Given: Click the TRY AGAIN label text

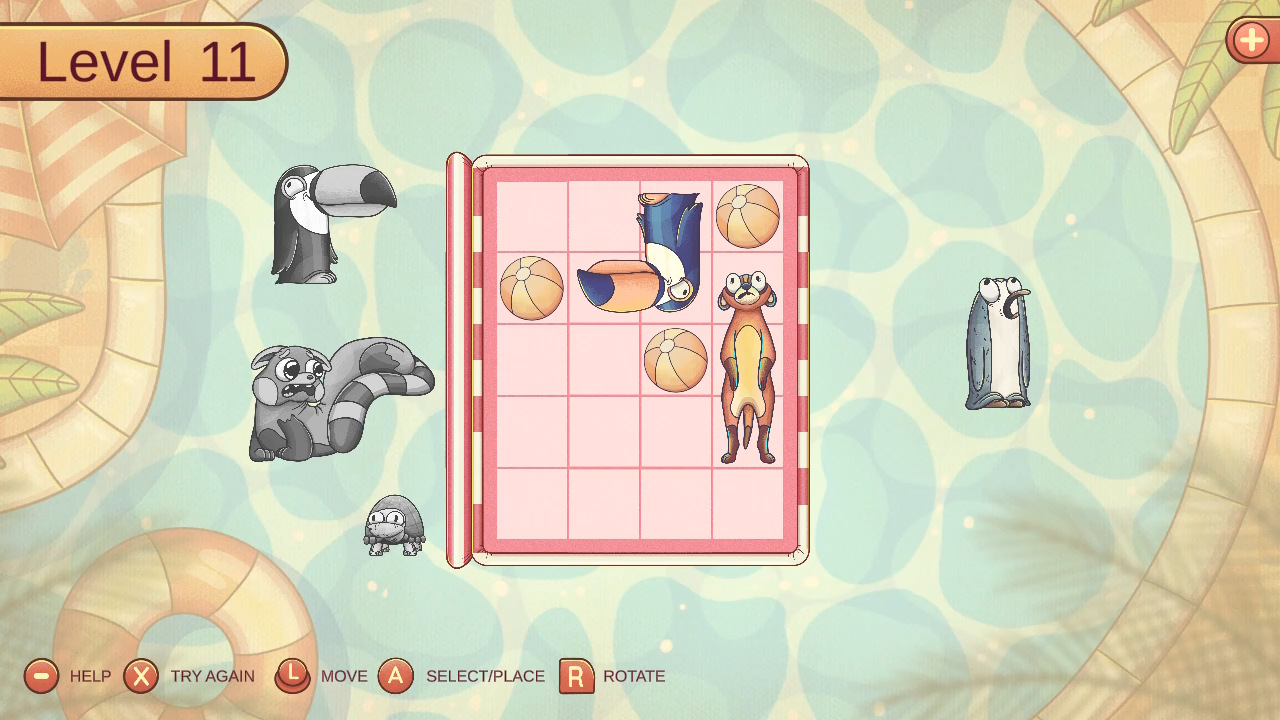Looking at the screenshot, I should point(213,677).
